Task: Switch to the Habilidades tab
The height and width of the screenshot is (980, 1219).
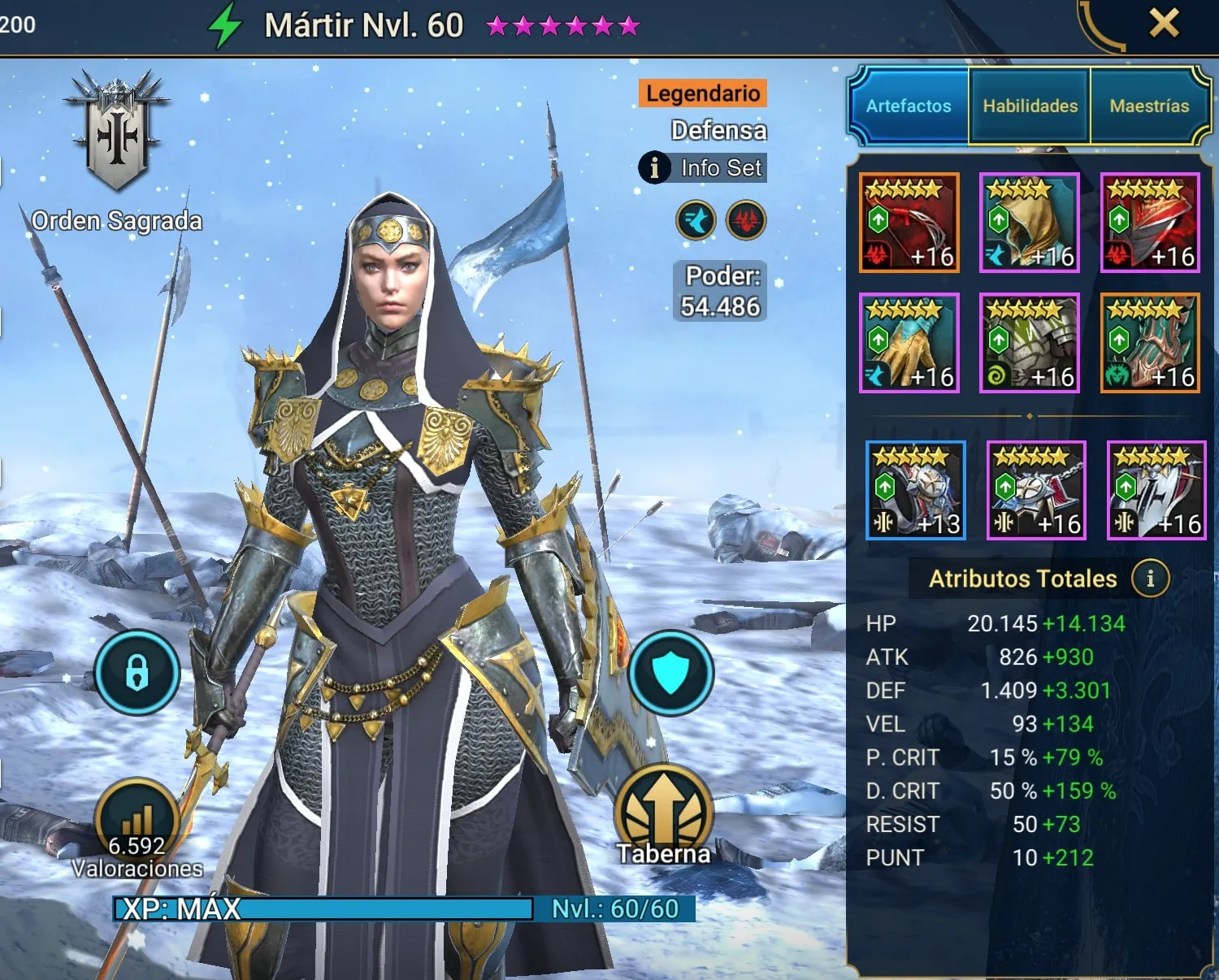Action: pos(1030,106)
